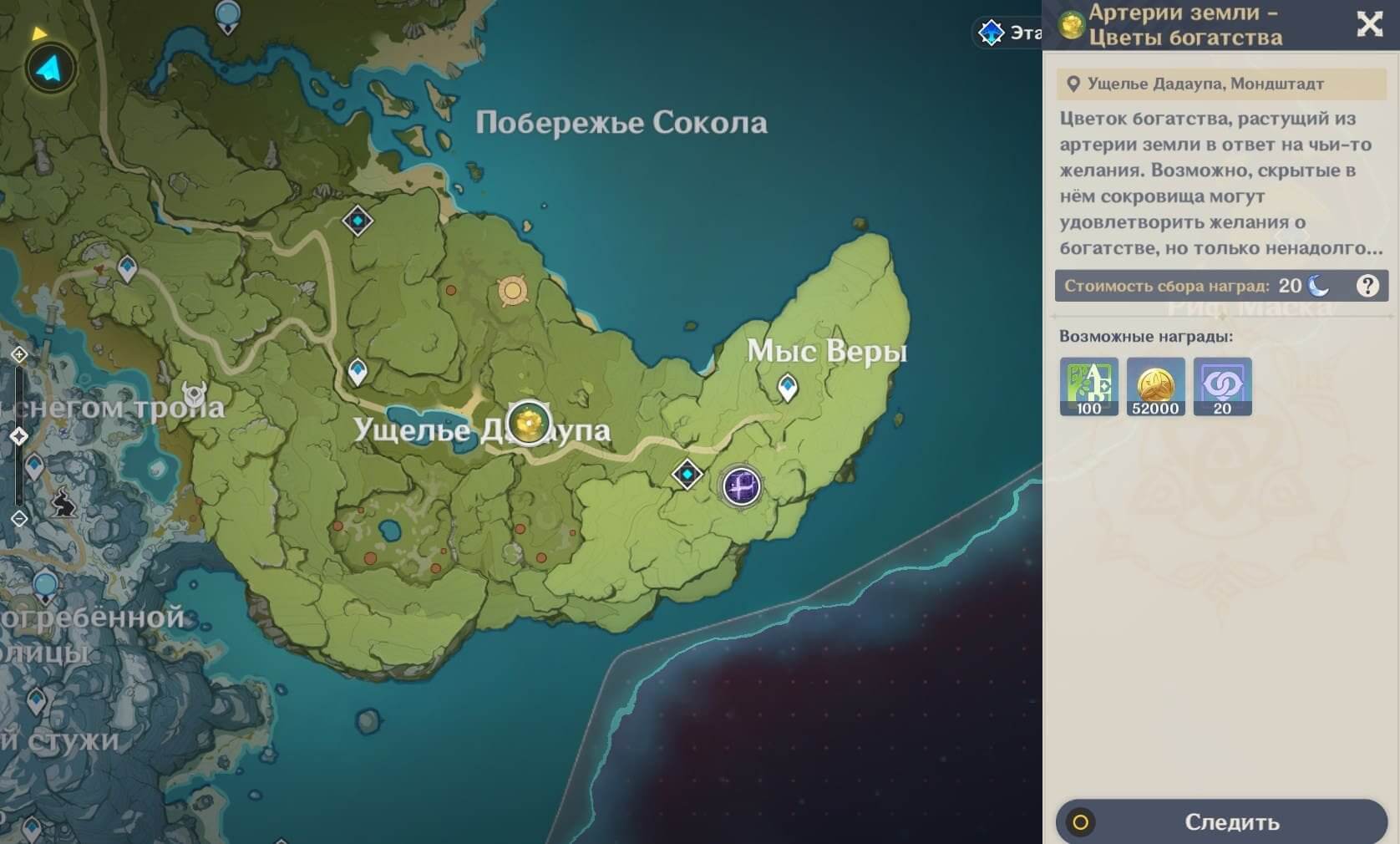
Task: Click the blue arrow player location icon
Action: tap(50, 69)
